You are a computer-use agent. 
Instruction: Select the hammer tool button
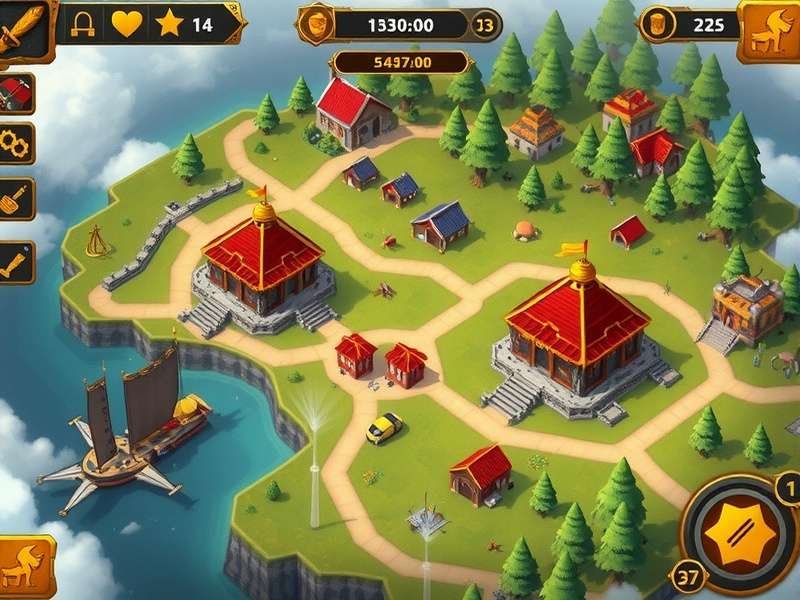(16, 262)
